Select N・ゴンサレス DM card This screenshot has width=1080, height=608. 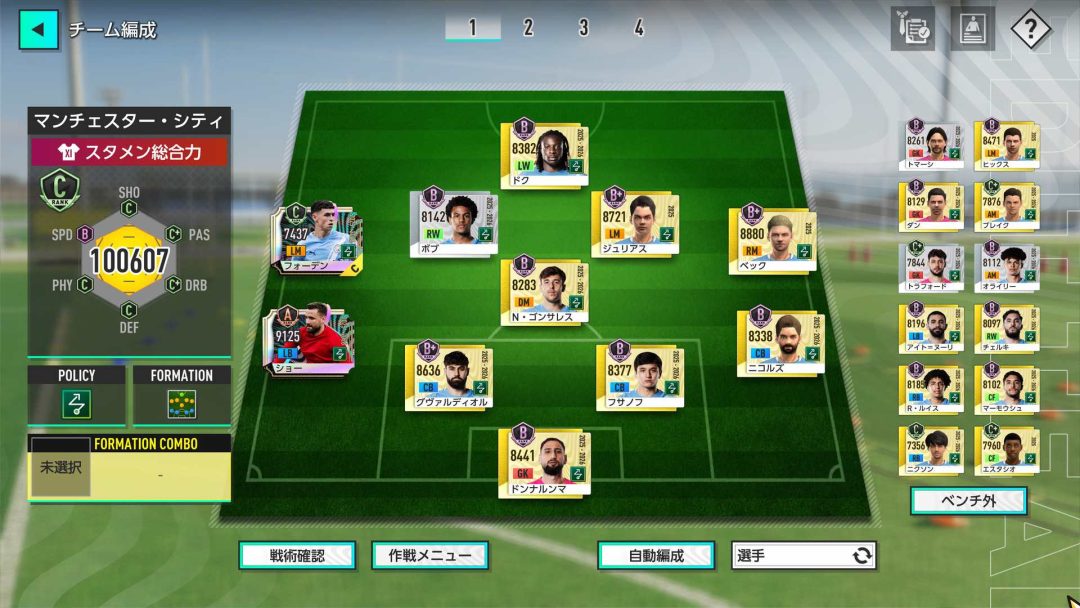(x=544, y=291)
